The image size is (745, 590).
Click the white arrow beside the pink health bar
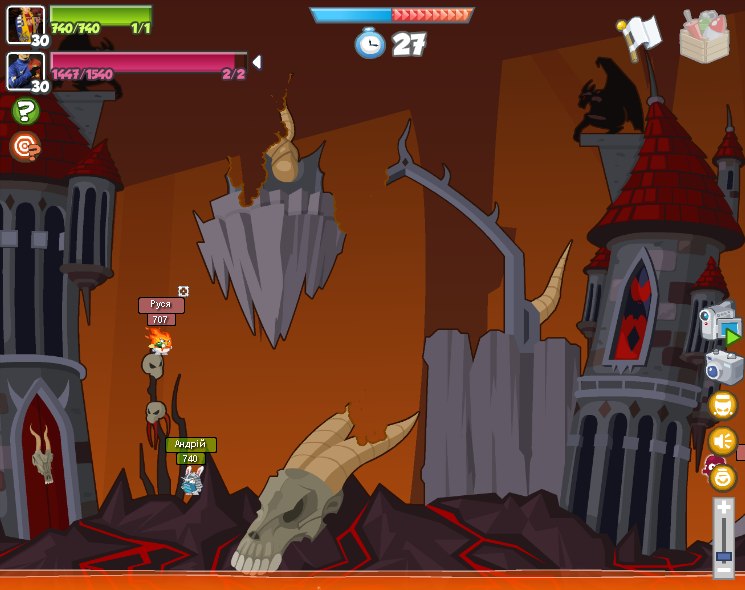pos(257,62)
